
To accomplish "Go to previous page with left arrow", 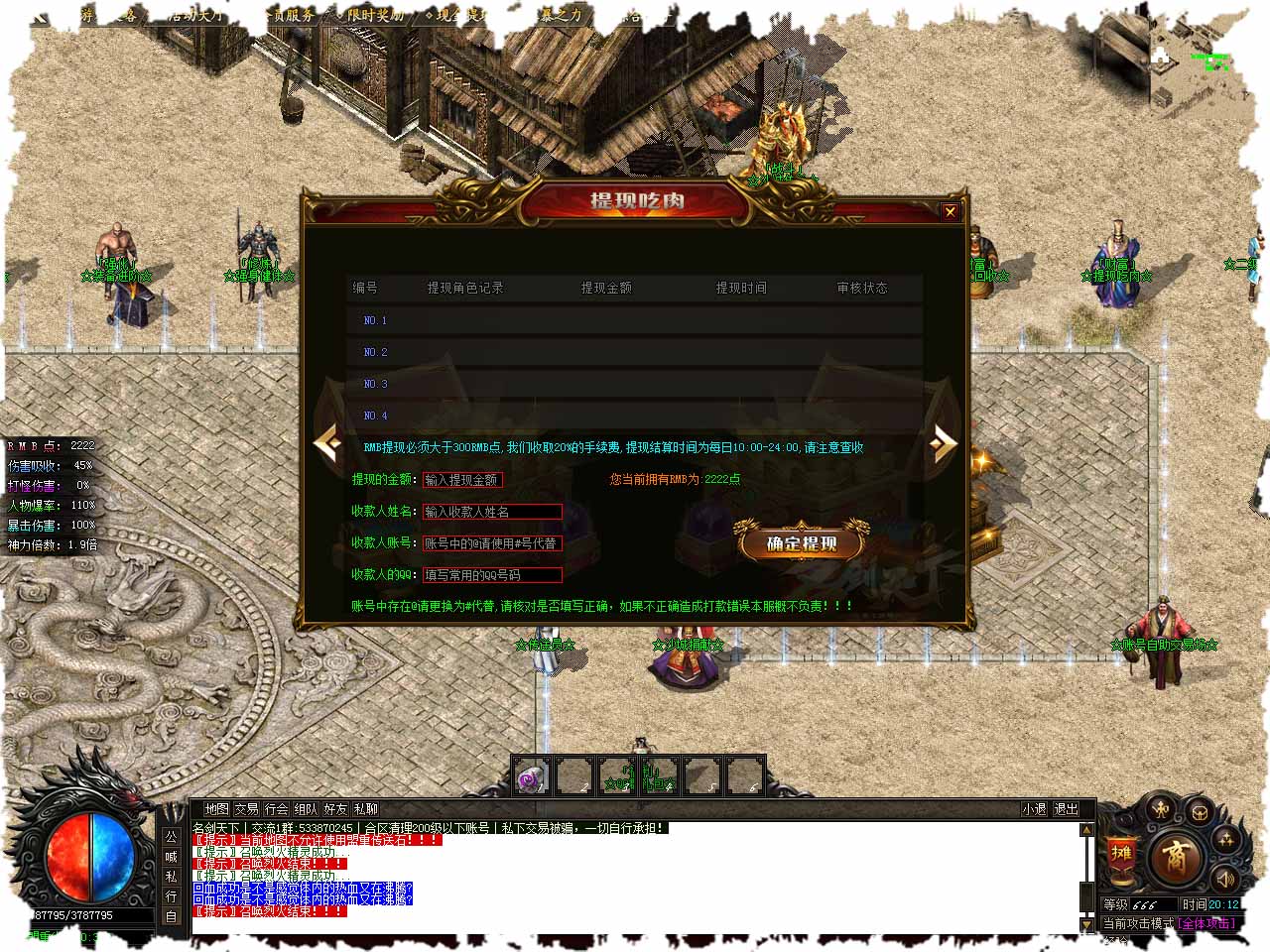I will (x=328, y=443).
